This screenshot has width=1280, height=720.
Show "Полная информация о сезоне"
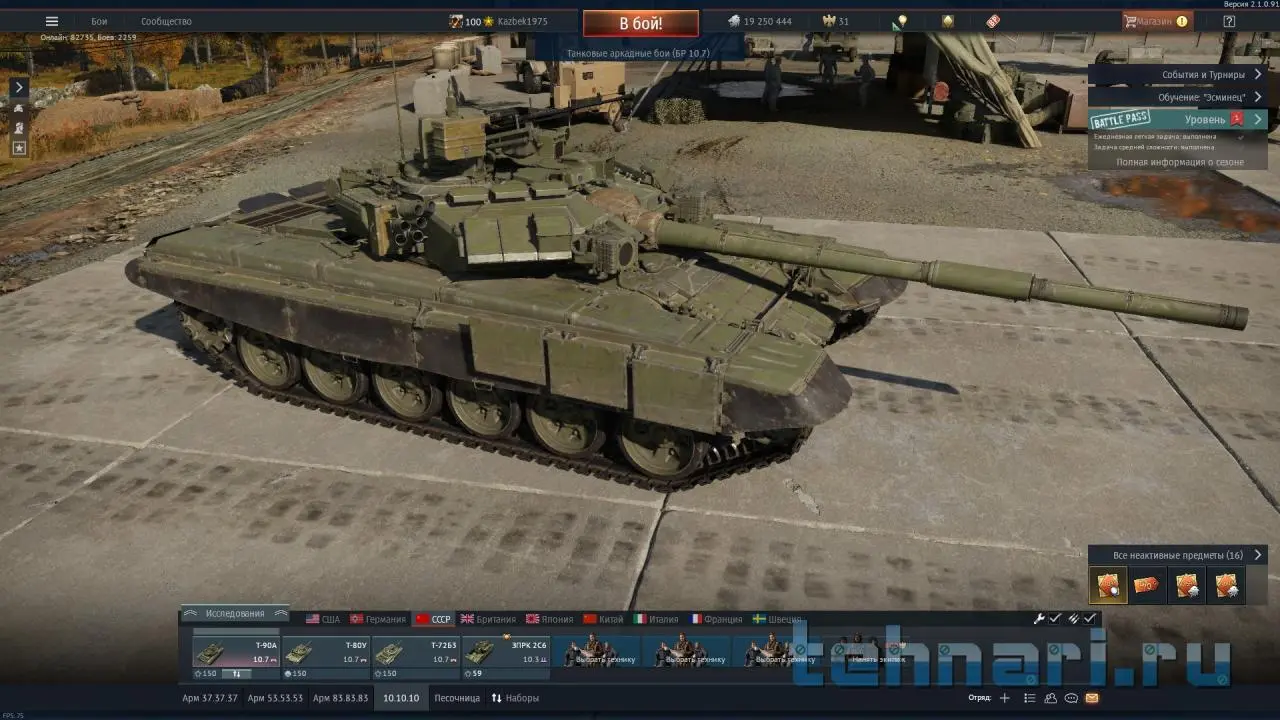coord(1180,162)
